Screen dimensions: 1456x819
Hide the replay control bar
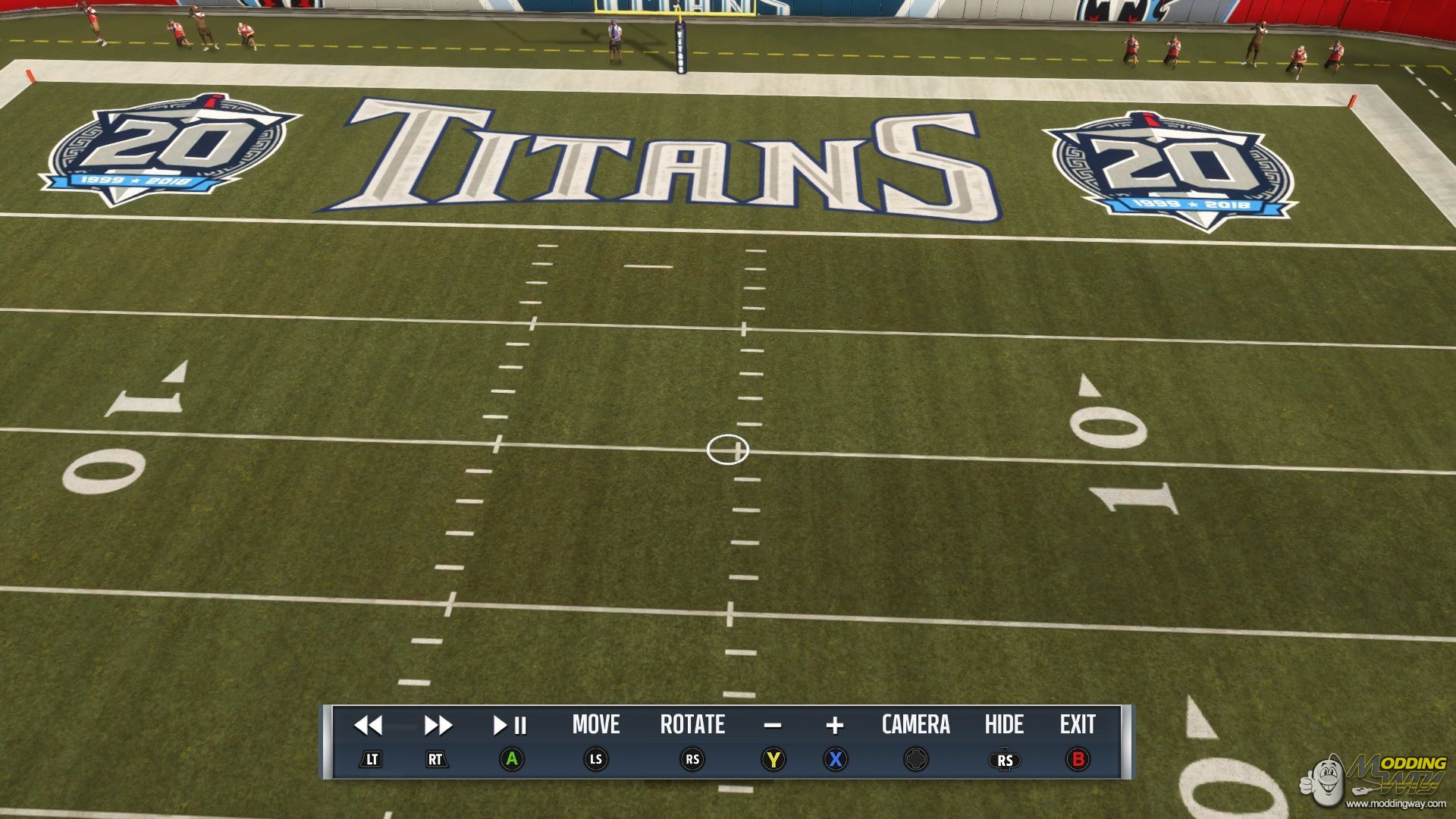tap(1004, 725)
